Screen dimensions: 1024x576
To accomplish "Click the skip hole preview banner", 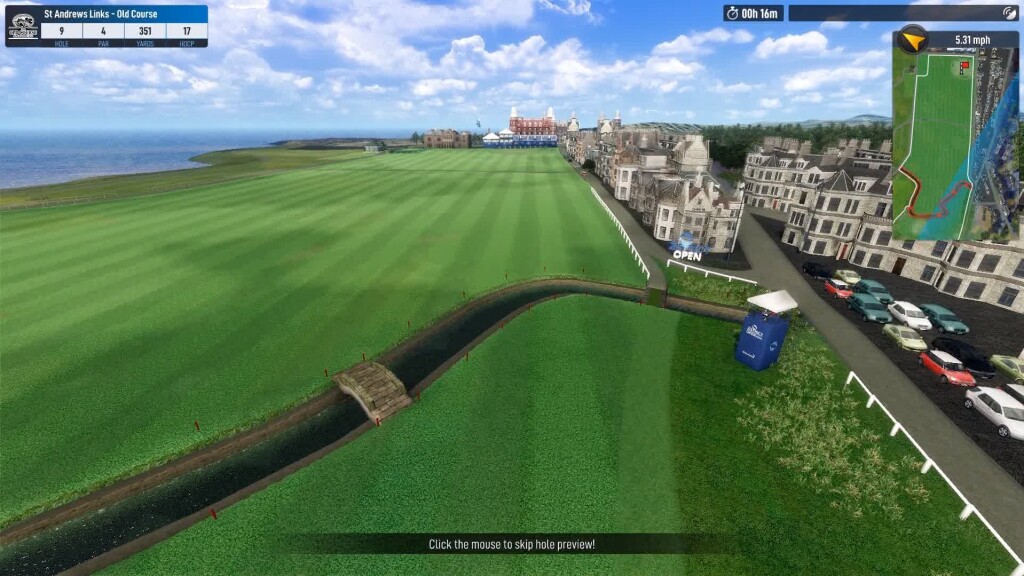I will coord(511,544).
